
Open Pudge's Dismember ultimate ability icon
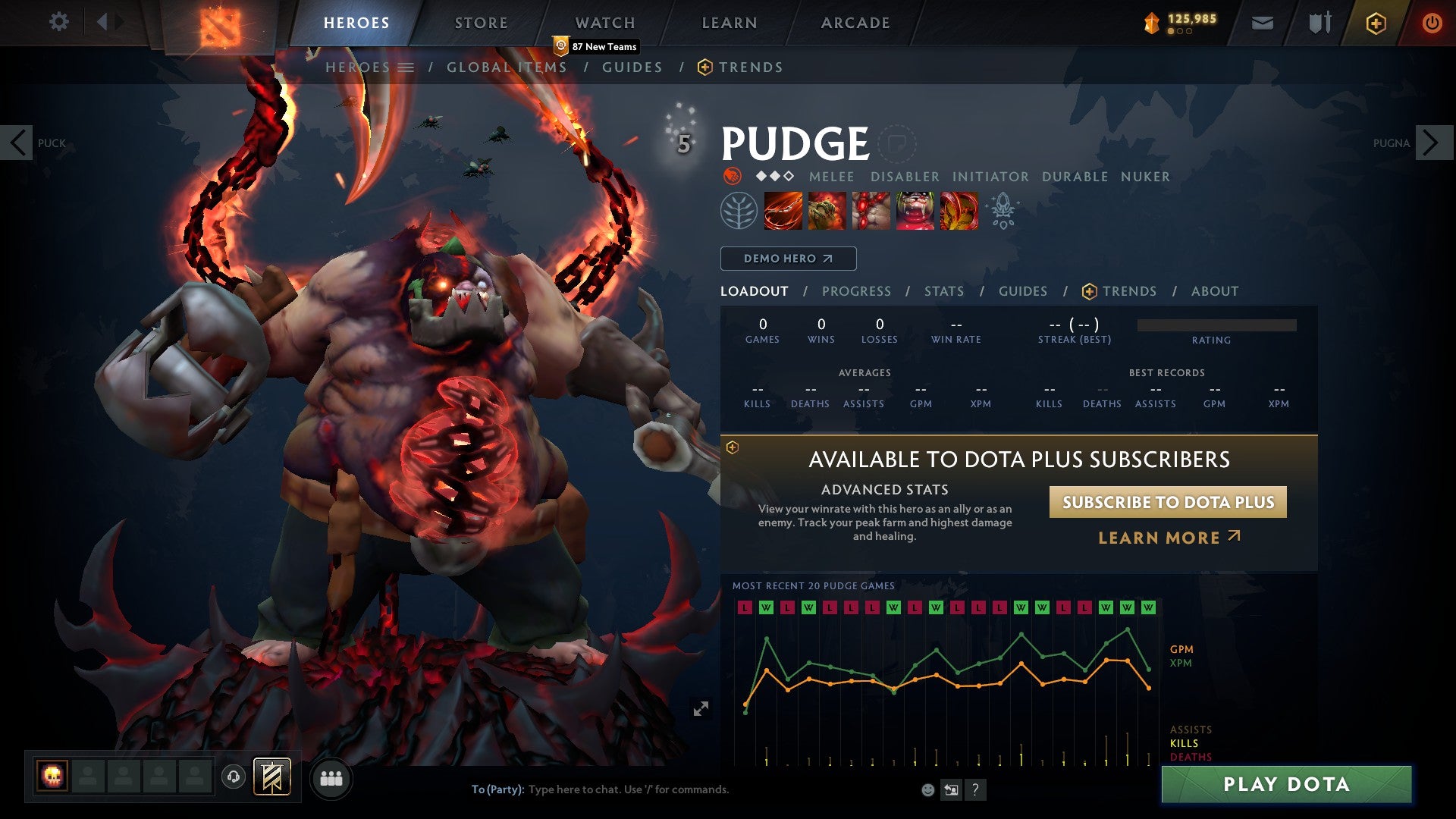[x=915, y=211]
